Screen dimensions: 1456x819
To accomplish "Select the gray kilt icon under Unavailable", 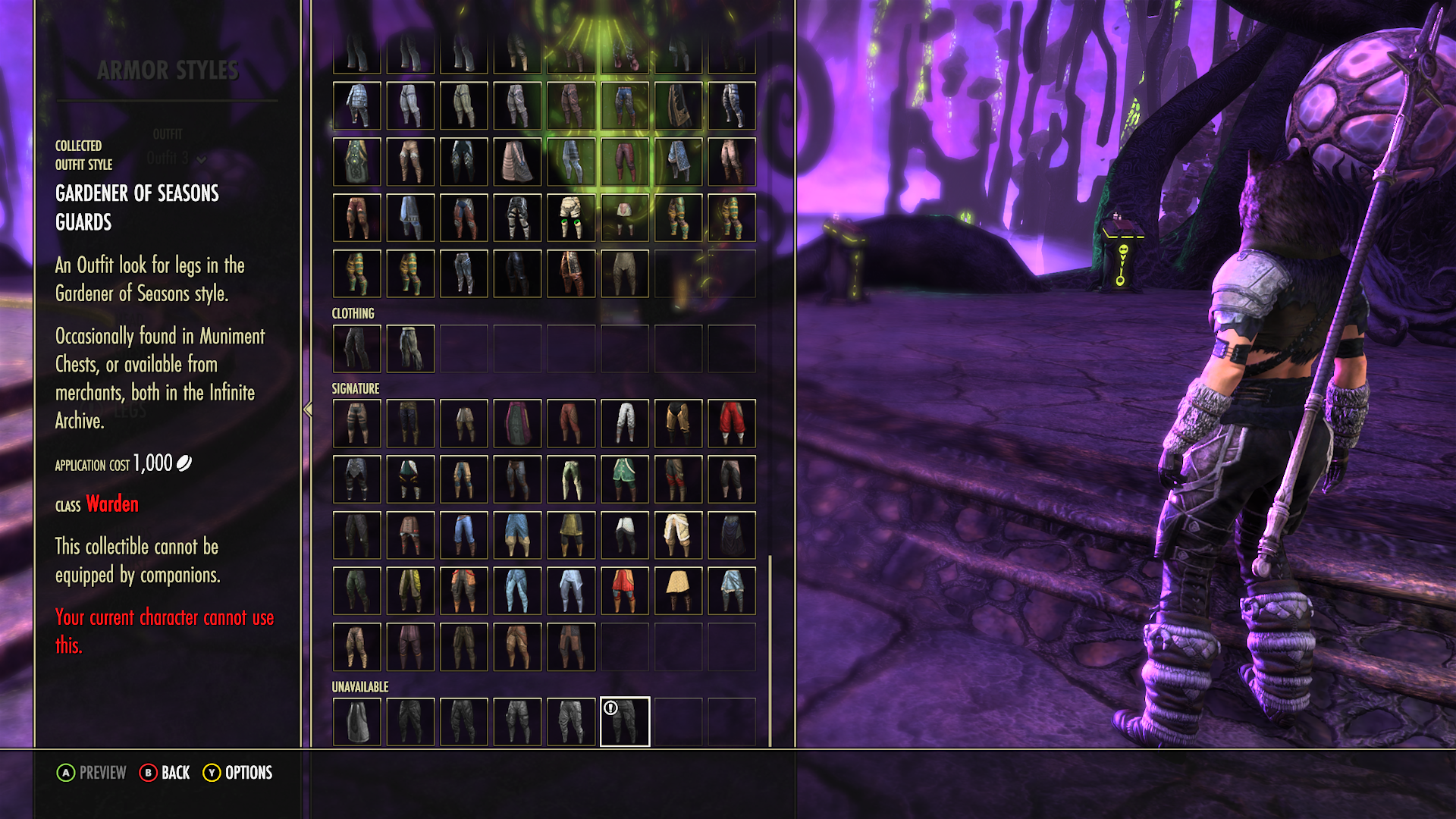I will pyautogui.click(x=357, y=721).
